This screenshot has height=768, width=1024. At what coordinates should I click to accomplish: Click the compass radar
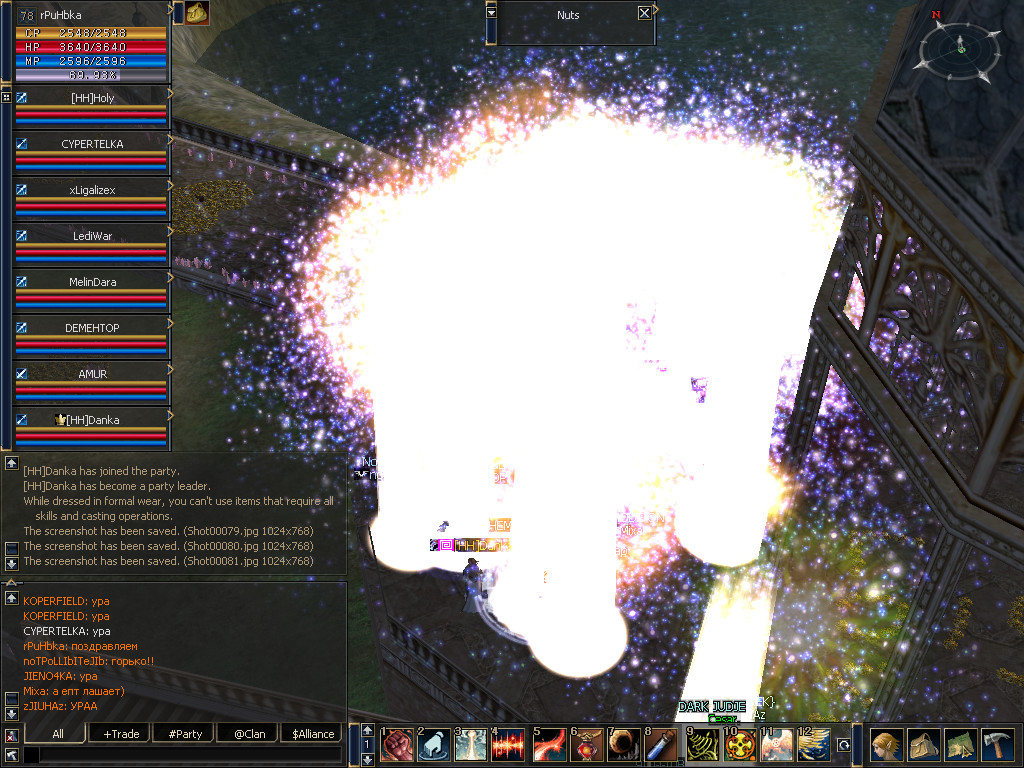click(x=961, y=46)
